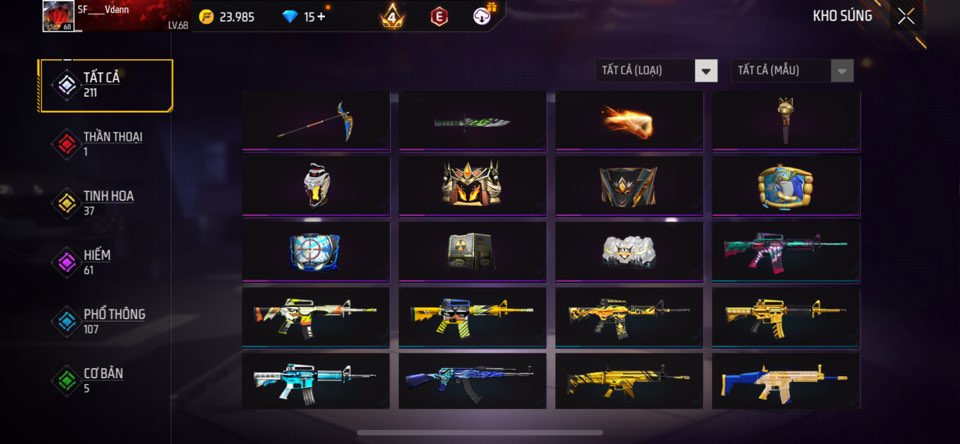Open the Tất Cả (Mẫu) dropdown

pyautogui.click(x=794, y=70)
